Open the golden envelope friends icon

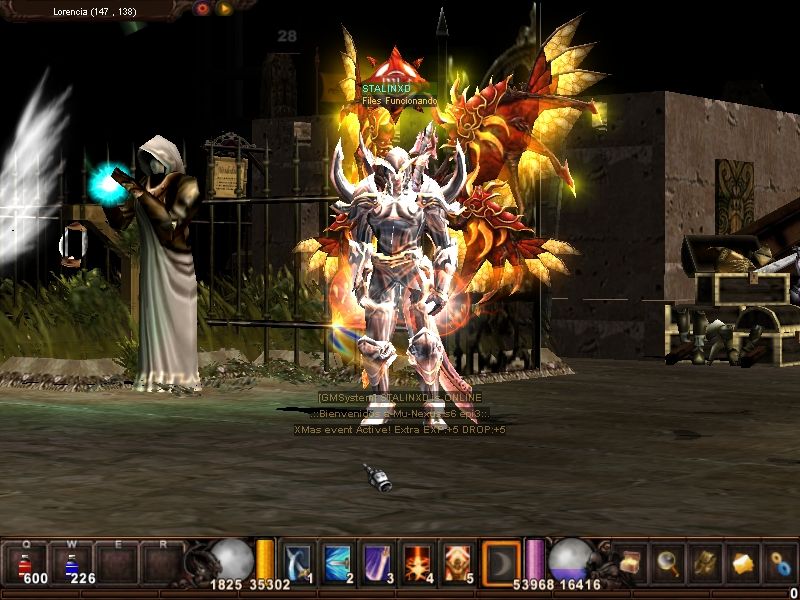(x=743, y=562)
